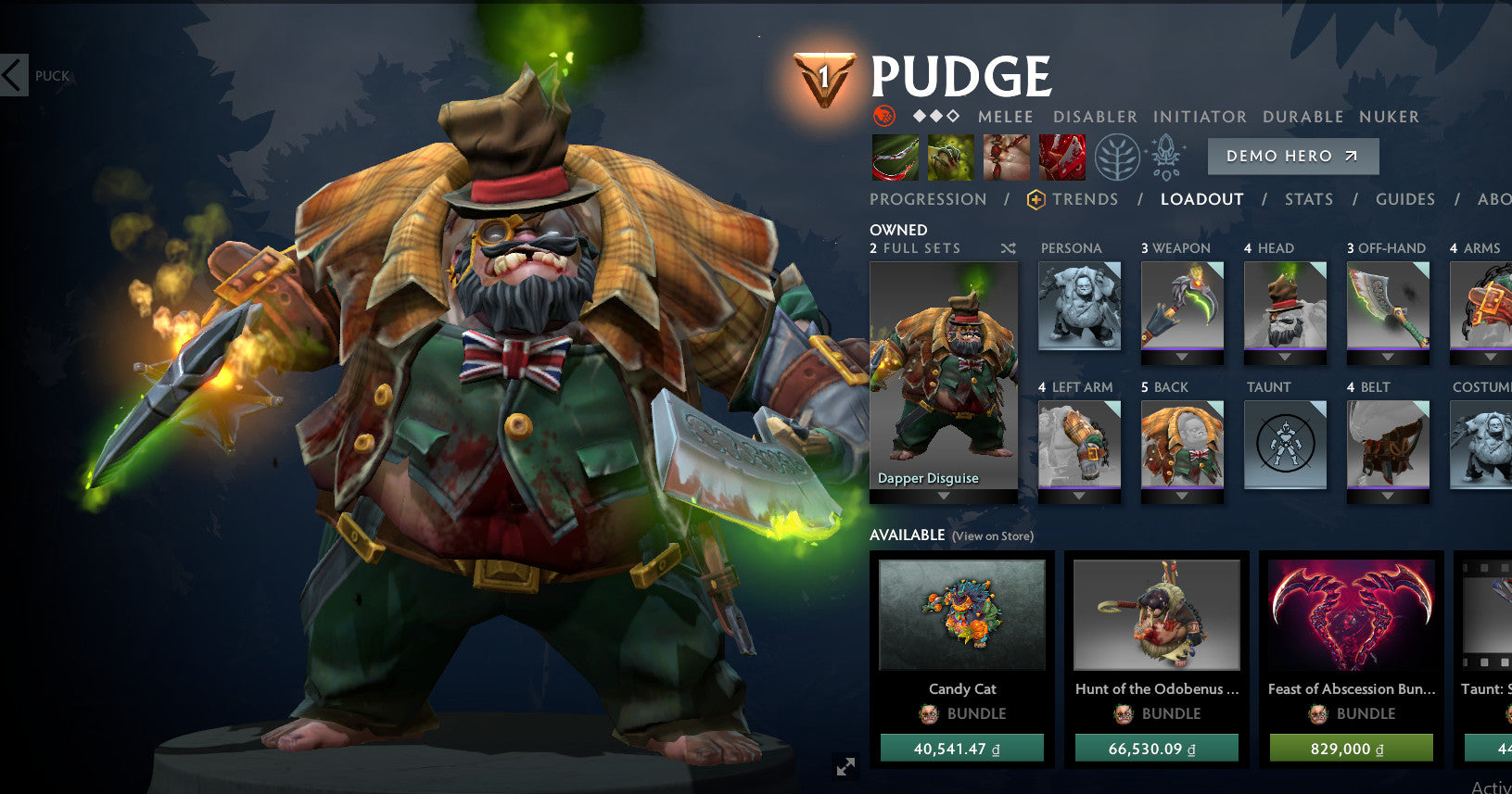Open the Dapper Disguise set dropdown chevron
The image size is (1512, 794).
[944, 496]
